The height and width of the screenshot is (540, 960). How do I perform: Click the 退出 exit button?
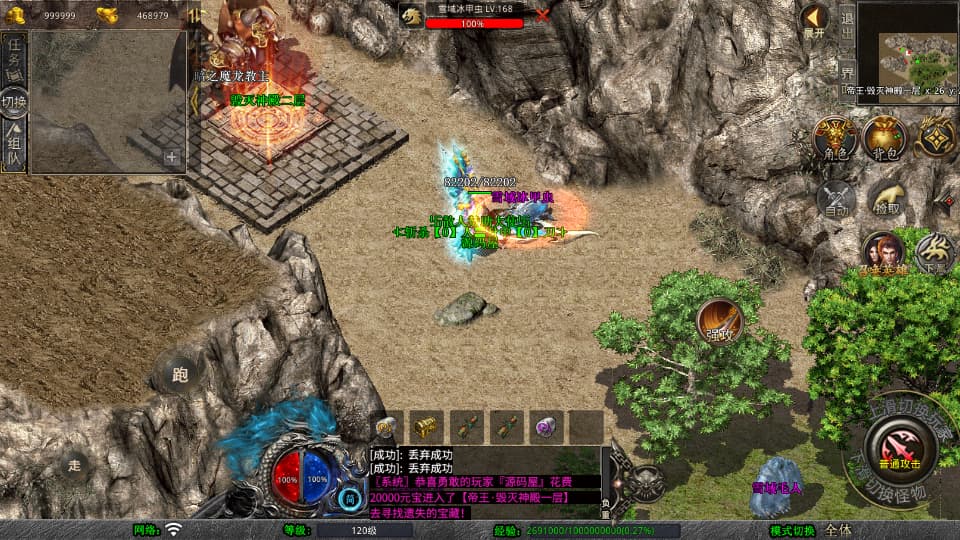(x=846, y=27)
